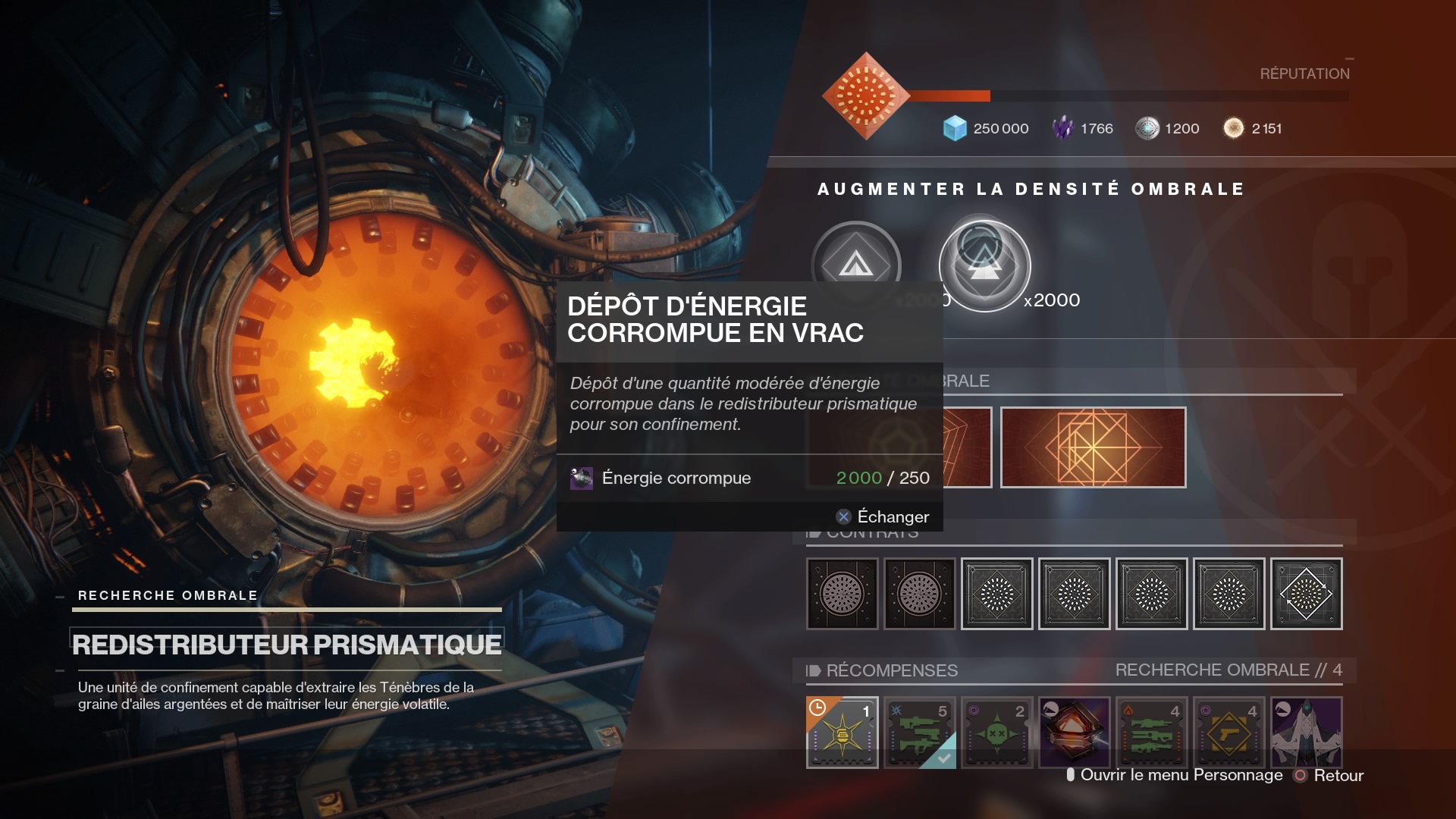Select the glowing orange engram reward
This screenshot has height=819, width=1456.
coord(1074,732)
